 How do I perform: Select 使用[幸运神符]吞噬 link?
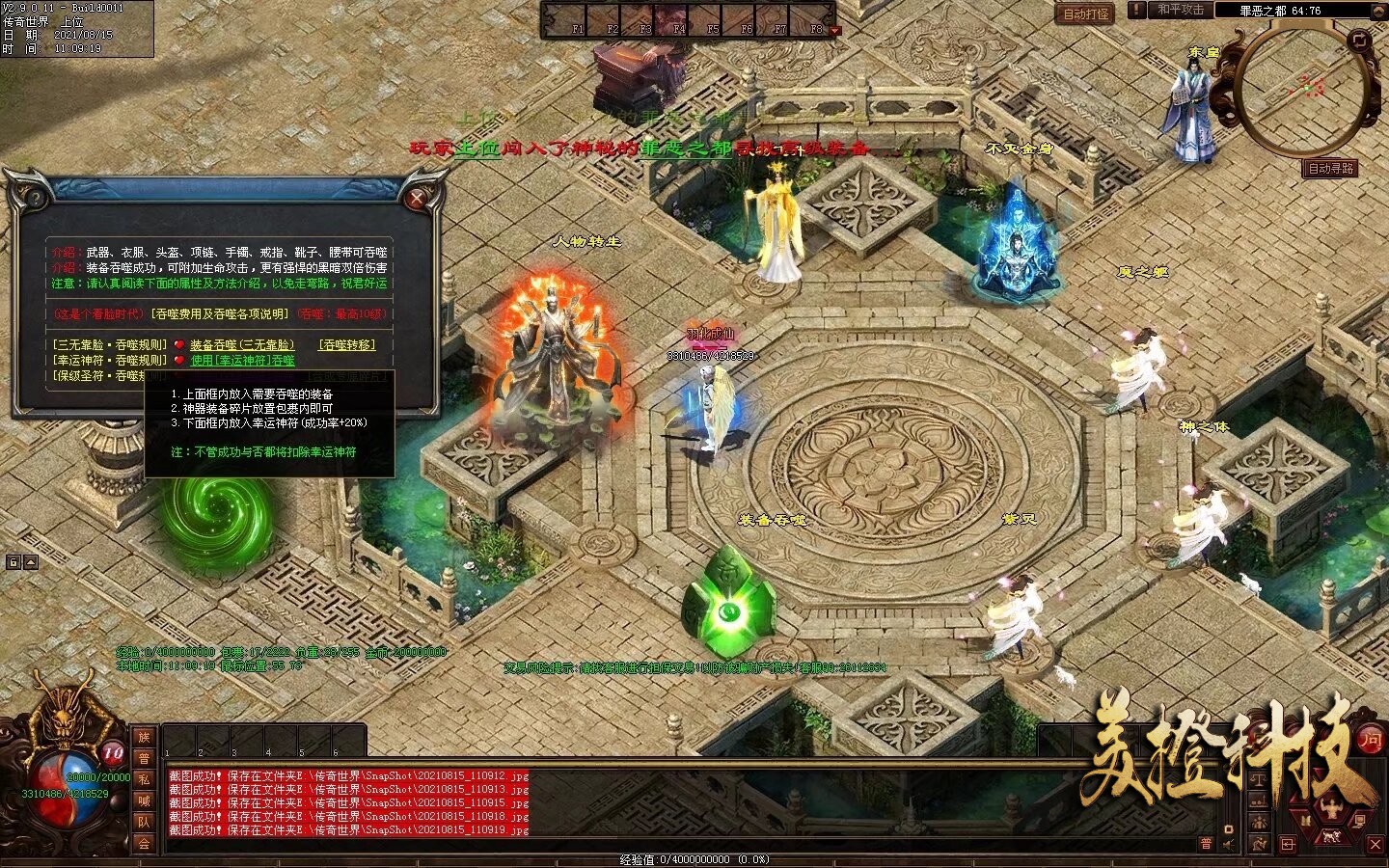(x=243, y=360)
